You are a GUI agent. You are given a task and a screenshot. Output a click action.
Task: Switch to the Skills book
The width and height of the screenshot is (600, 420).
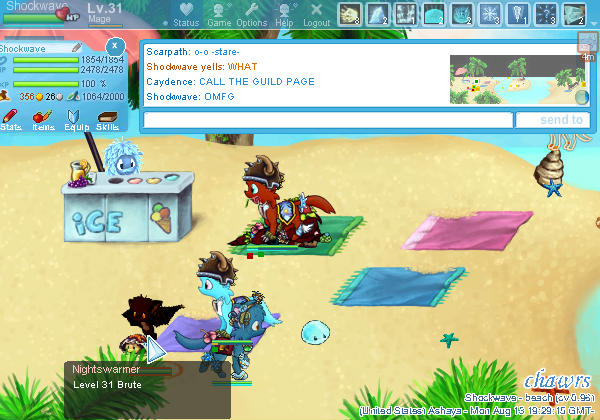[x=107, y=120]
